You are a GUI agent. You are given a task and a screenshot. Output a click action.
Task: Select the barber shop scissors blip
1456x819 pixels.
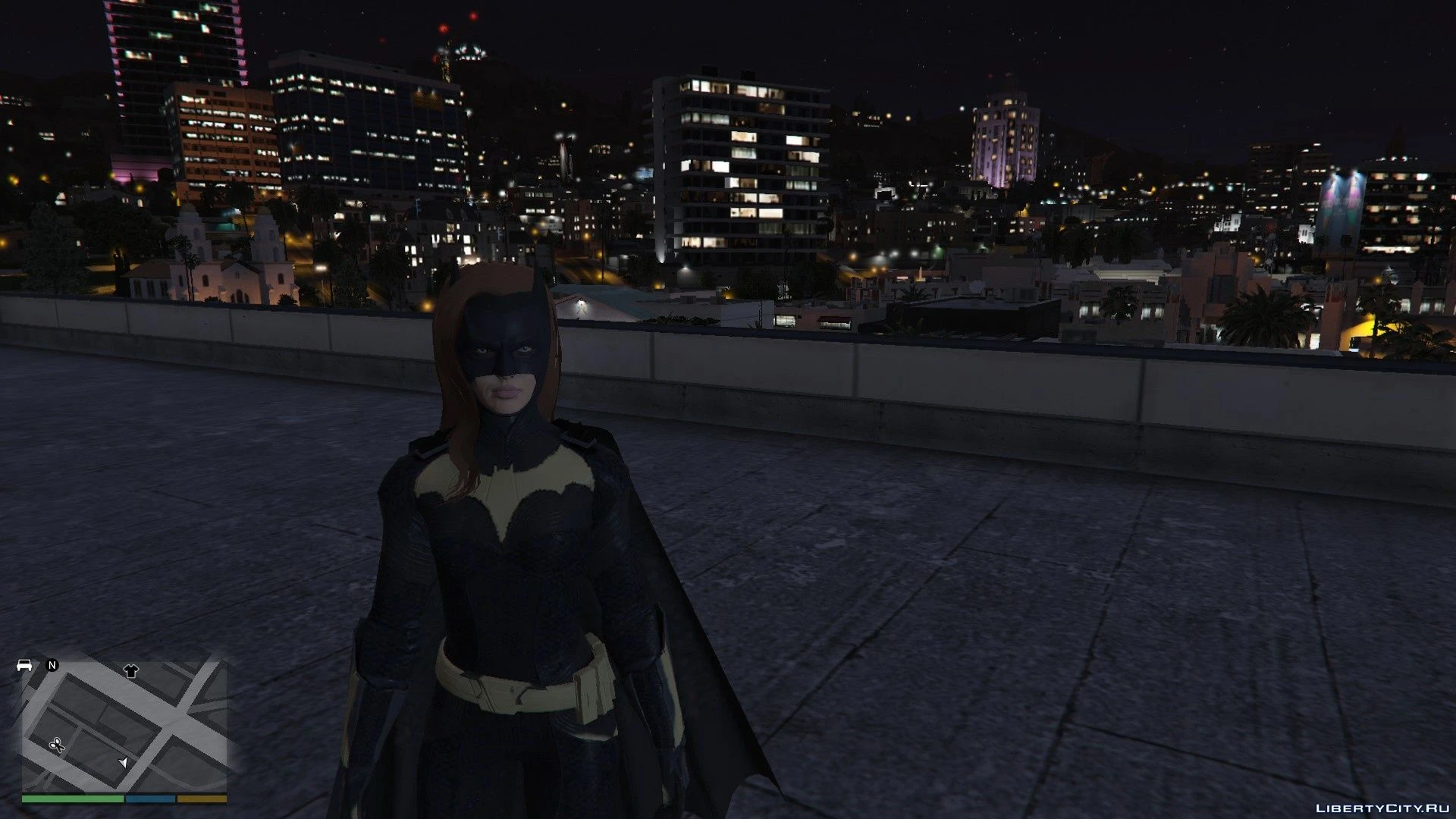click(x=57, y=745)
